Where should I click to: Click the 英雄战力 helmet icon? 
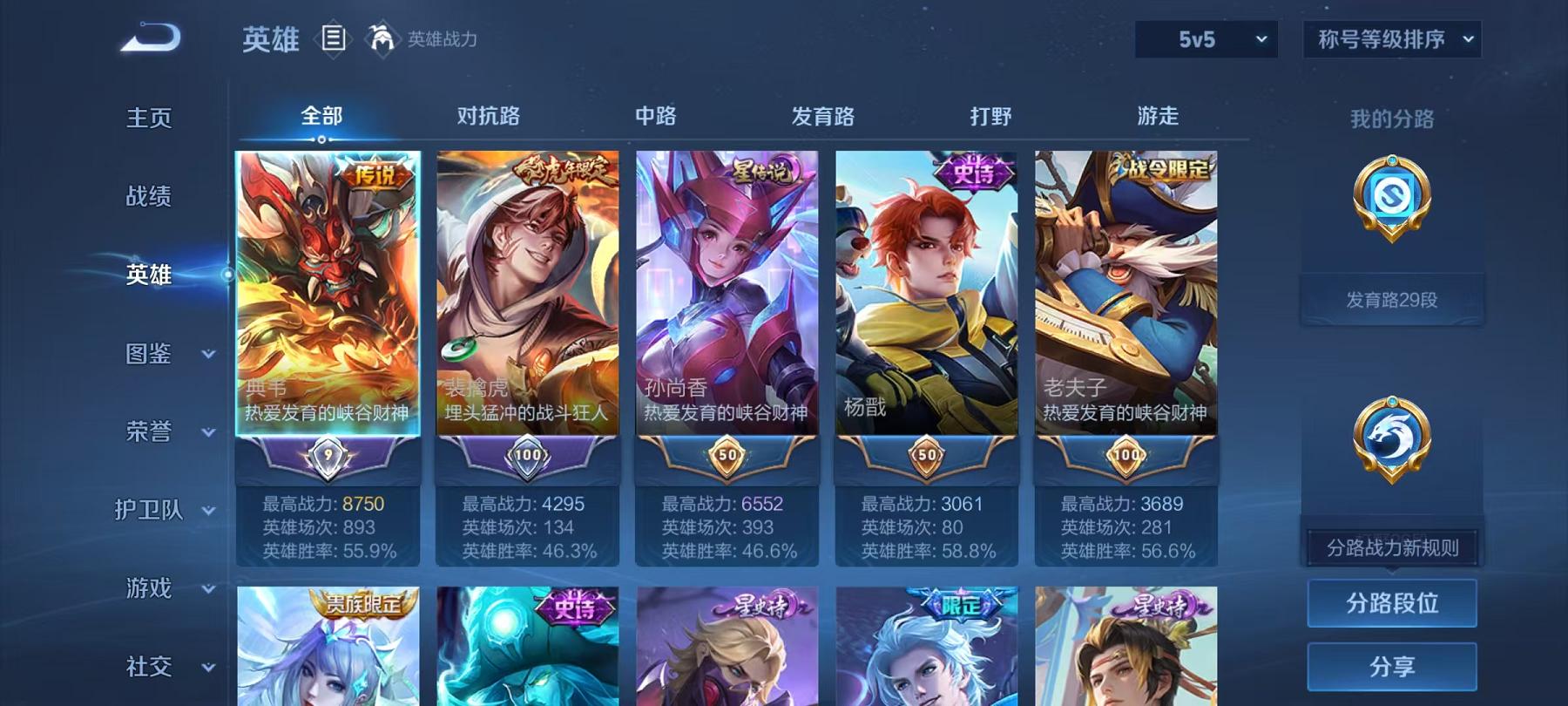tap(378, 38)
